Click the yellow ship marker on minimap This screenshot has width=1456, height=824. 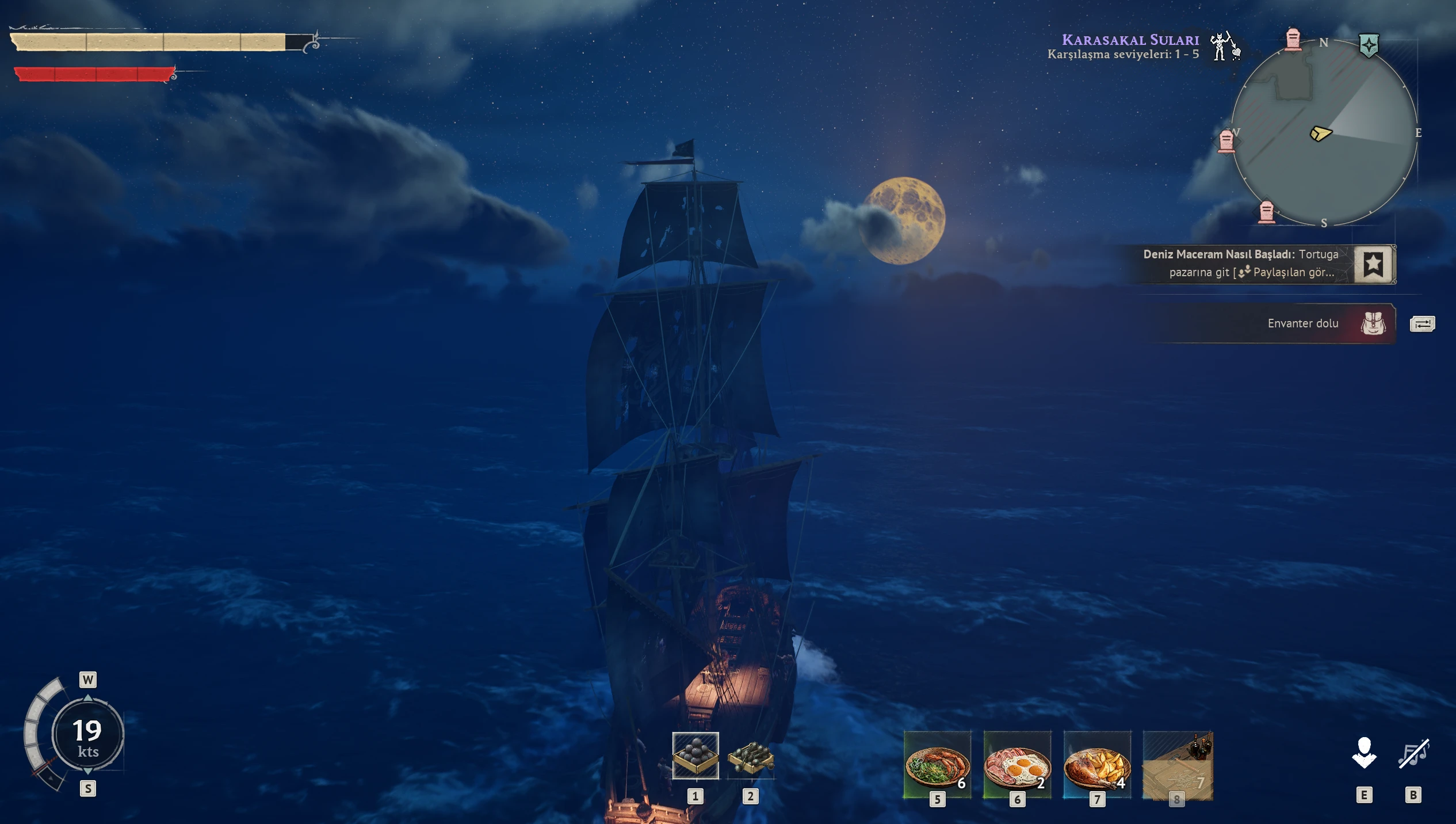coord(1320,134)
